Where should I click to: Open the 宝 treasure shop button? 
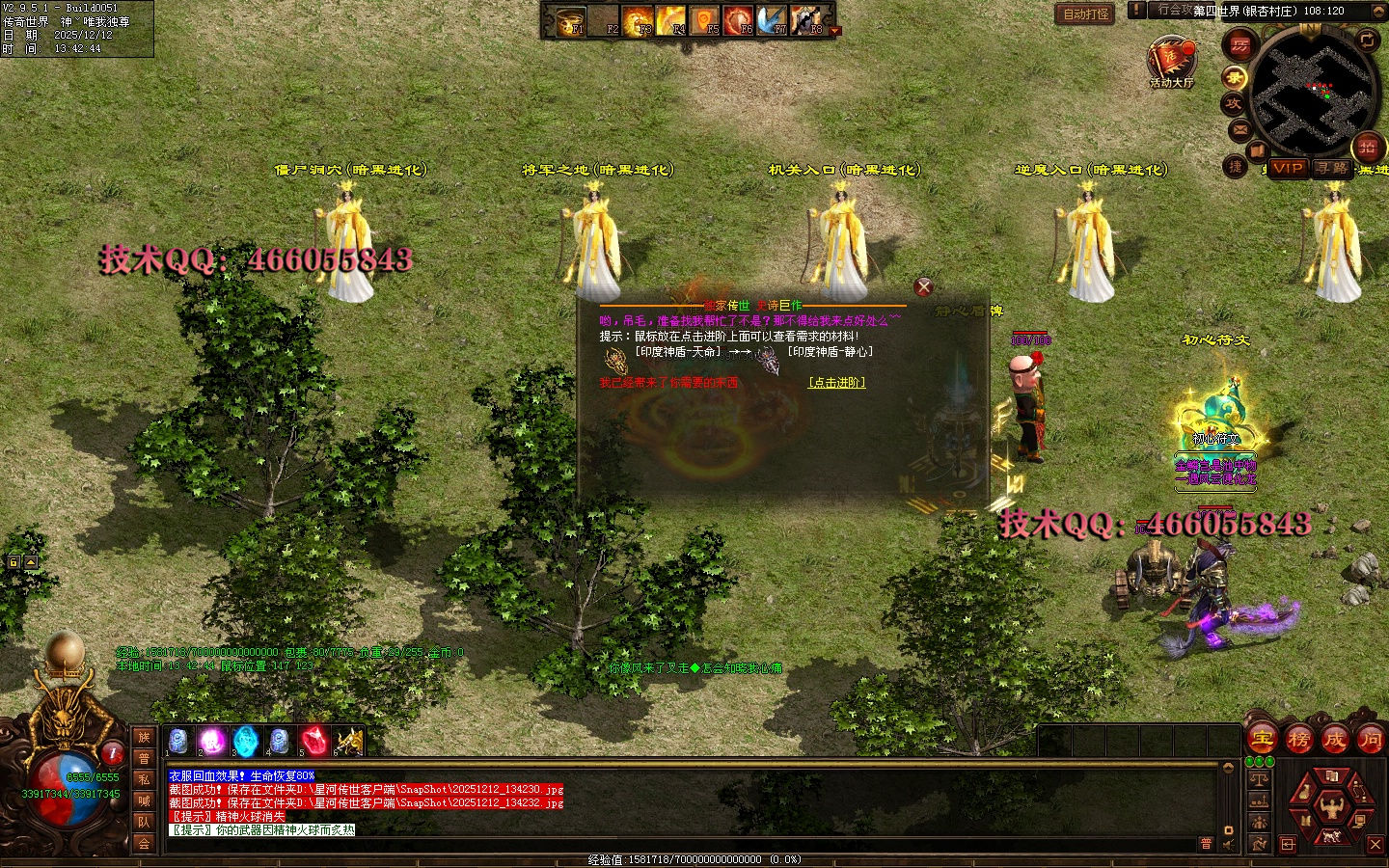(1262, 740)
